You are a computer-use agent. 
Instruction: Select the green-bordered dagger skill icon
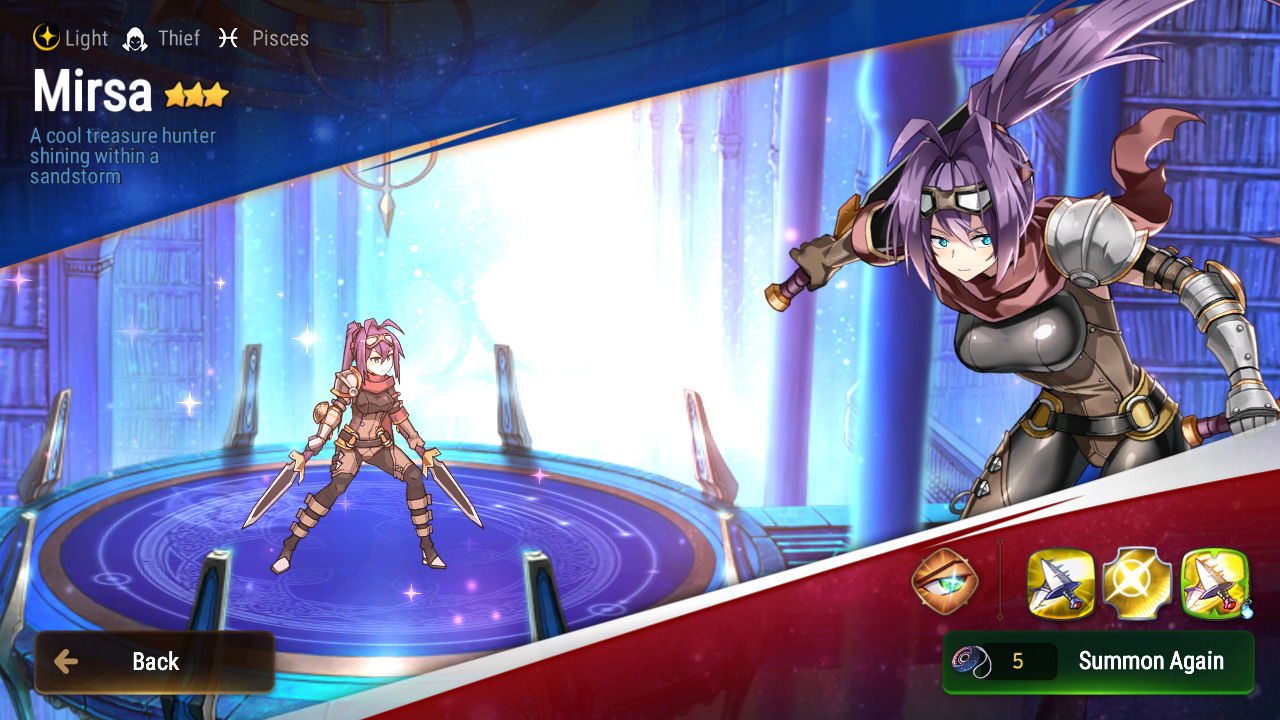tap(1214, 584)
